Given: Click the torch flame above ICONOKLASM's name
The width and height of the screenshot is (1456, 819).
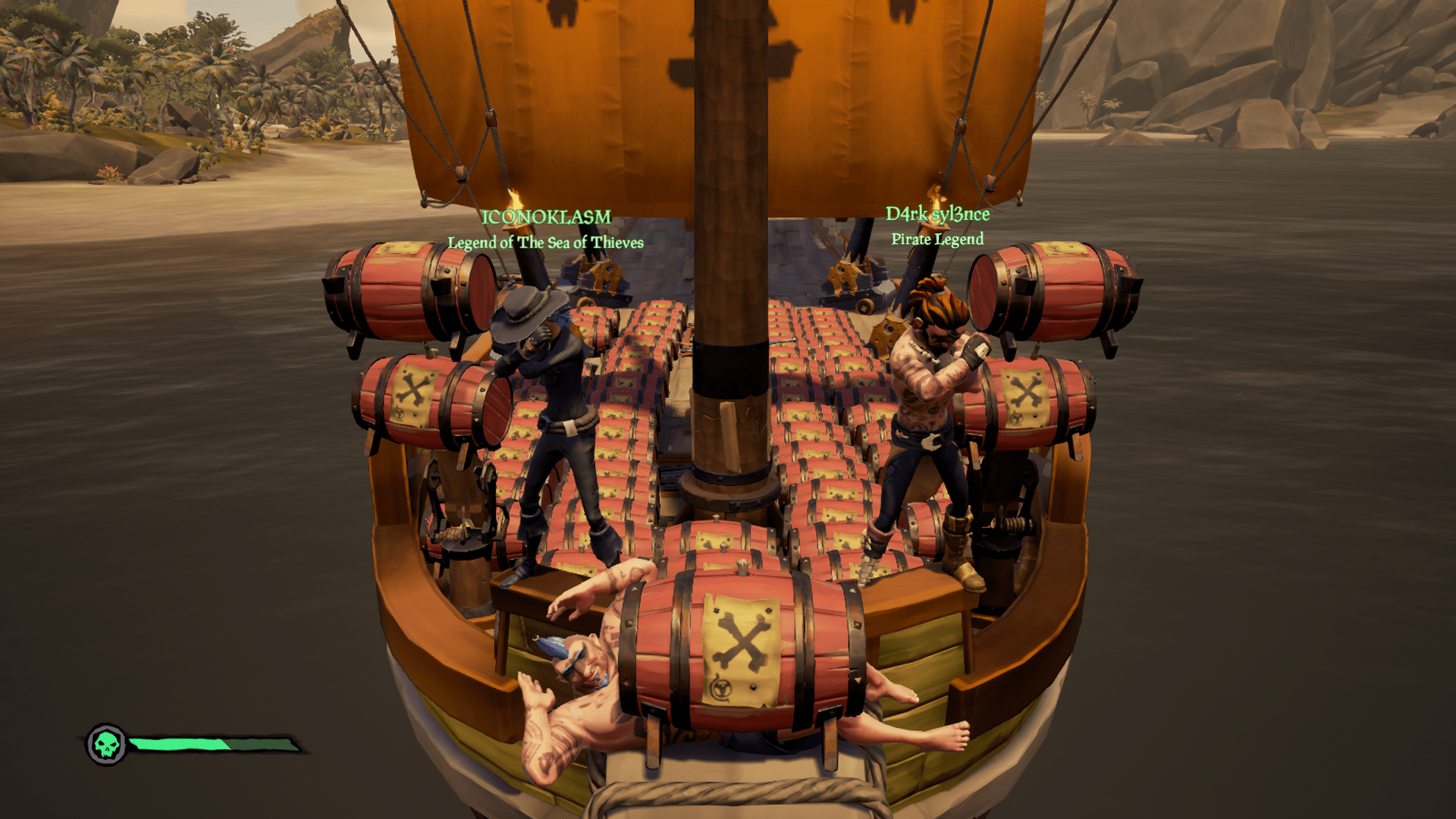Looking at the screenshot, I should (x=514, y=197).
